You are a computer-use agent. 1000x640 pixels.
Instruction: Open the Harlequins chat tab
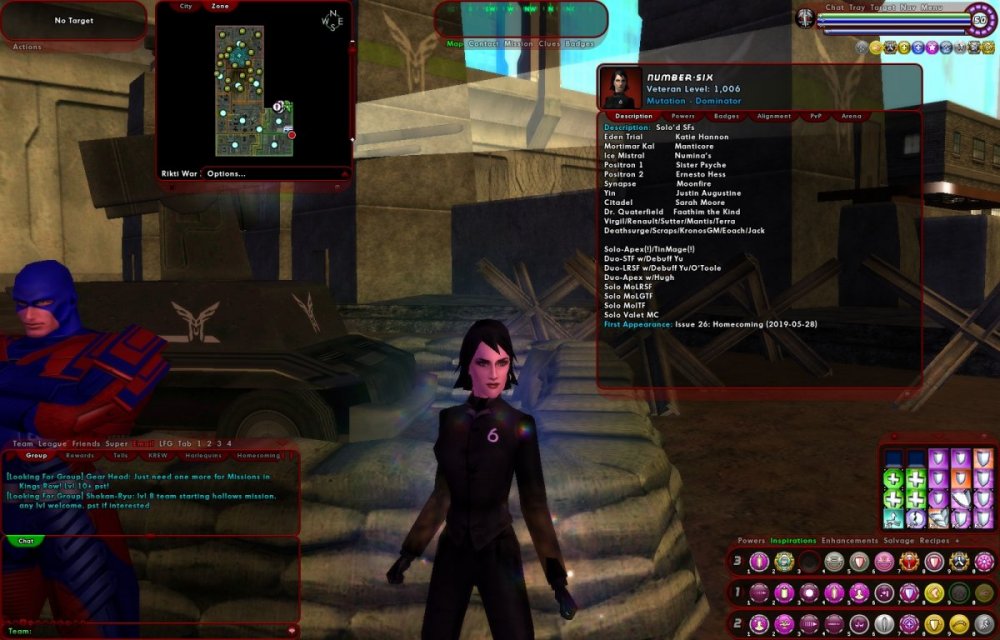(203, 455)
